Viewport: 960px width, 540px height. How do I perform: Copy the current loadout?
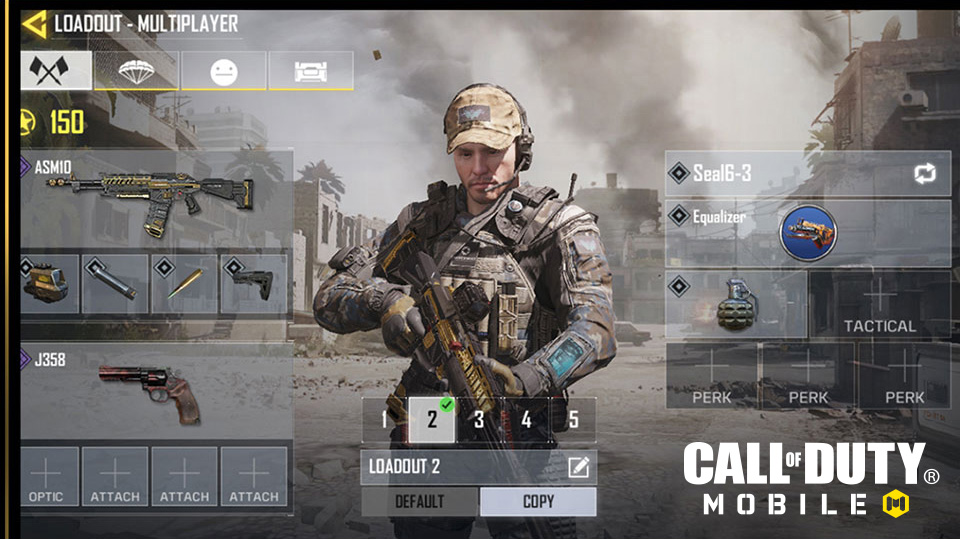pyautogui.click(x=538, y=502)
